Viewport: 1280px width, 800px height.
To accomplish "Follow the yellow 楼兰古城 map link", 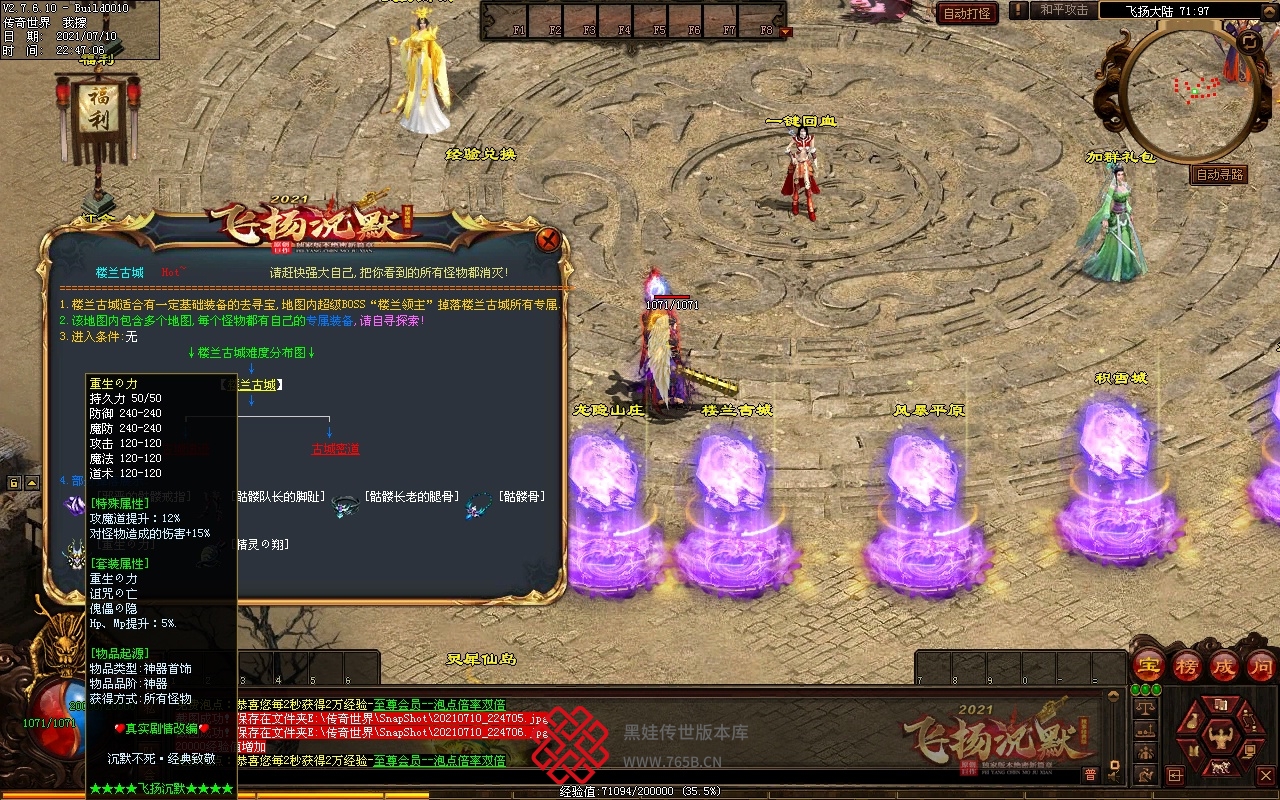I will 252,385.
